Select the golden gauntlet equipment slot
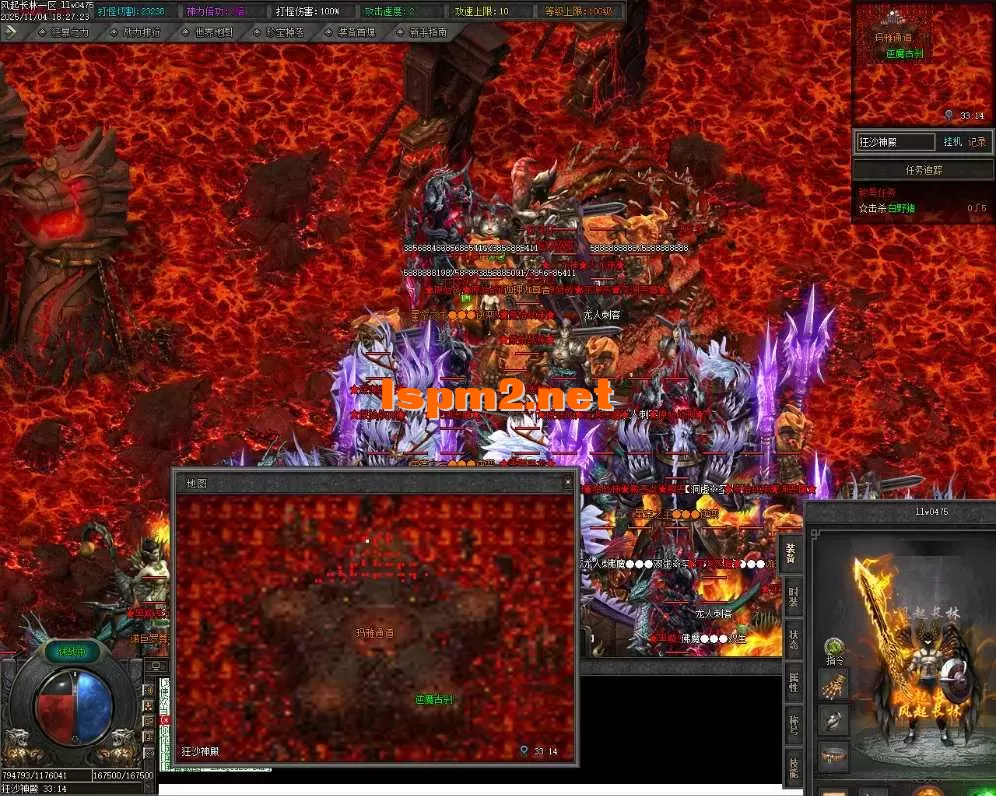Image resolution: width=996 pixels, height=796 pixels. pos(832,684)
